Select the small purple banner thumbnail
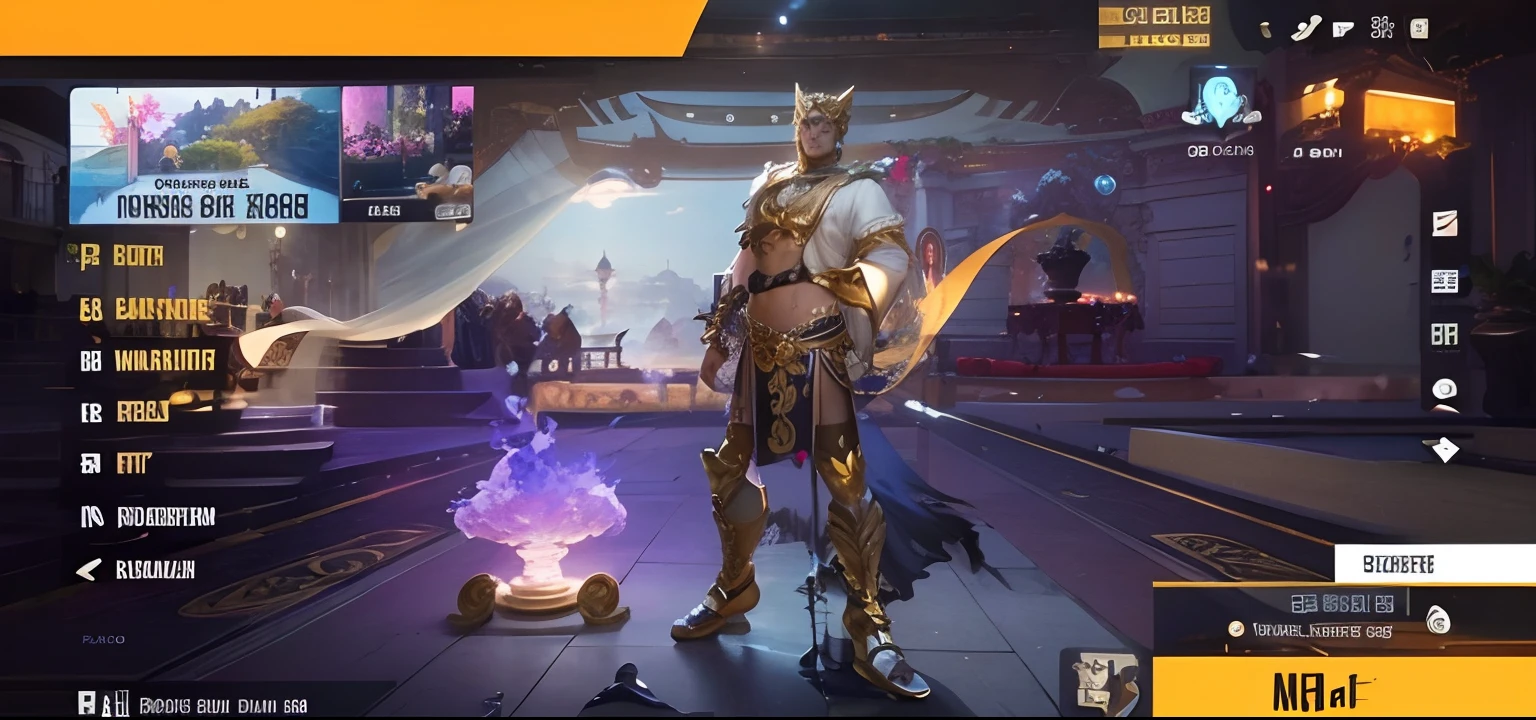 point(406,155)
